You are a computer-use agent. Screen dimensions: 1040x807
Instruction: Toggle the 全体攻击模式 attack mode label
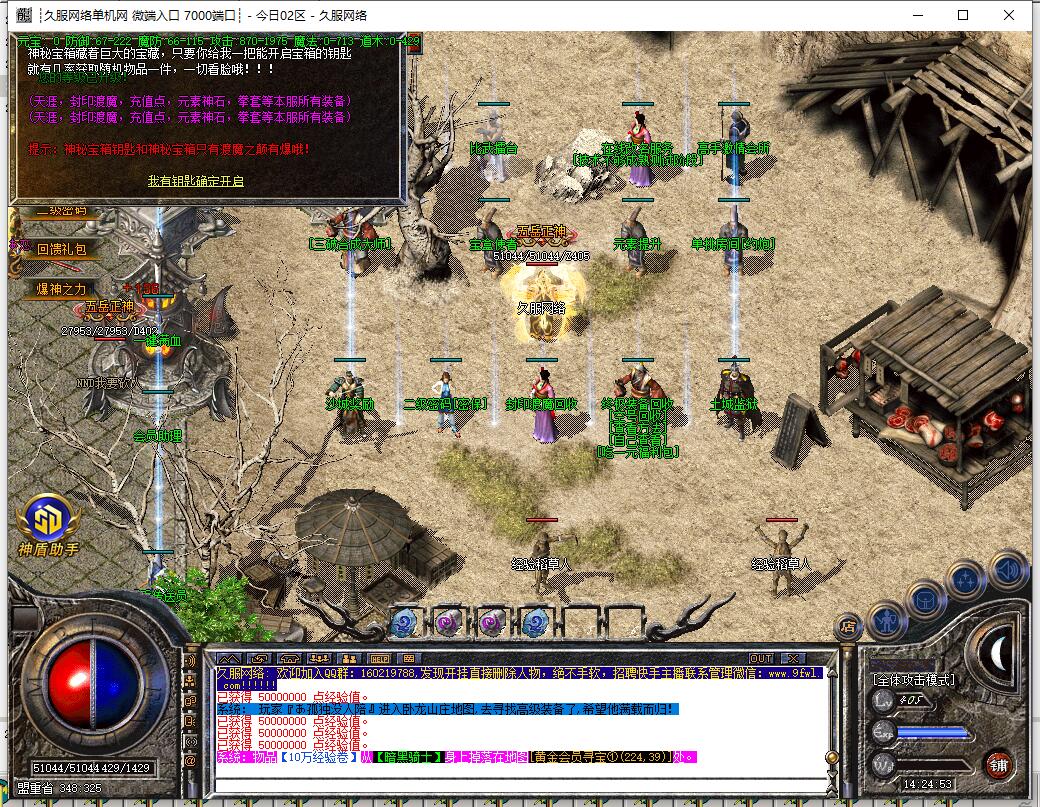(913, 680)
